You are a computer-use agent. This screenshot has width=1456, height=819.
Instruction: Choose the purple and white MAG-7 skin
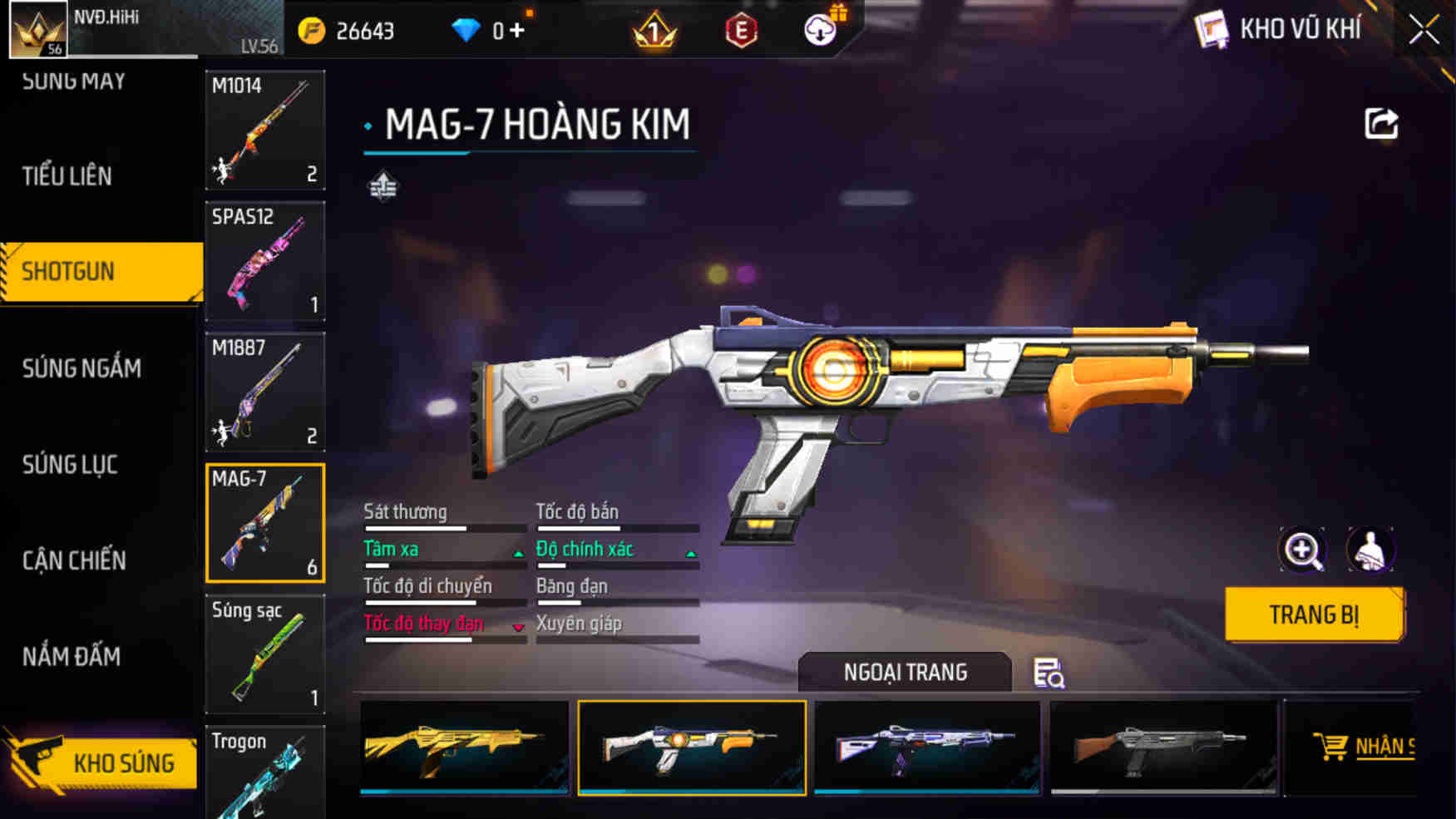(x=926, y=747)
